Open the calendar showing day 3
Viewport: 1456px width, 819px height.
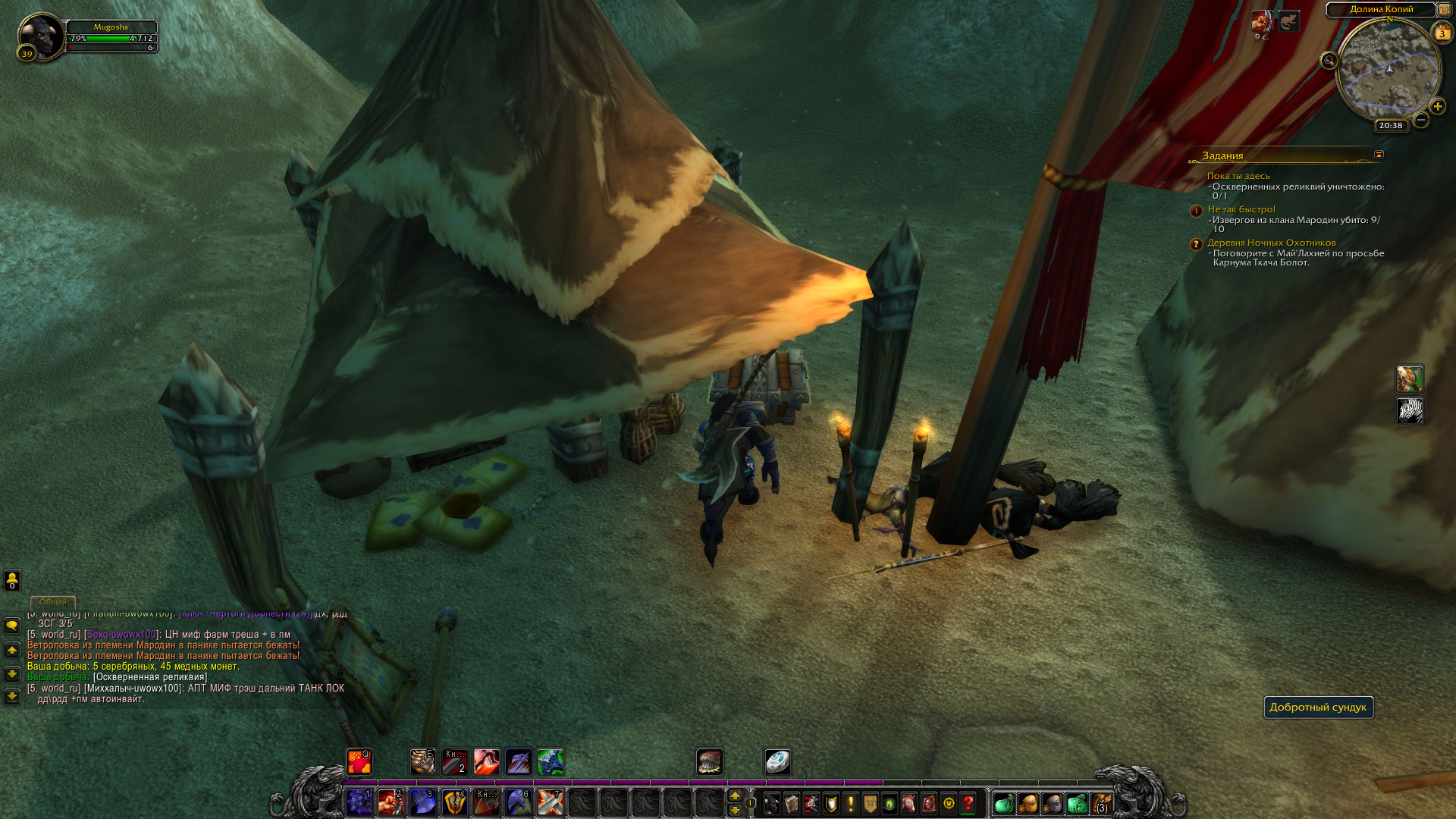[x=1442, y=33]
